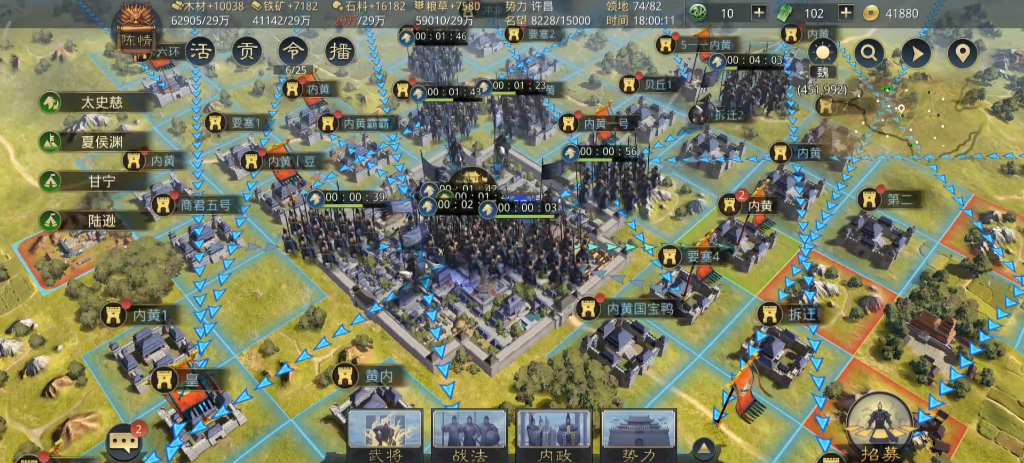Toggle the sun day-mode icon
The width and height of the screenshot is (1024, 463).
[822, 53]
